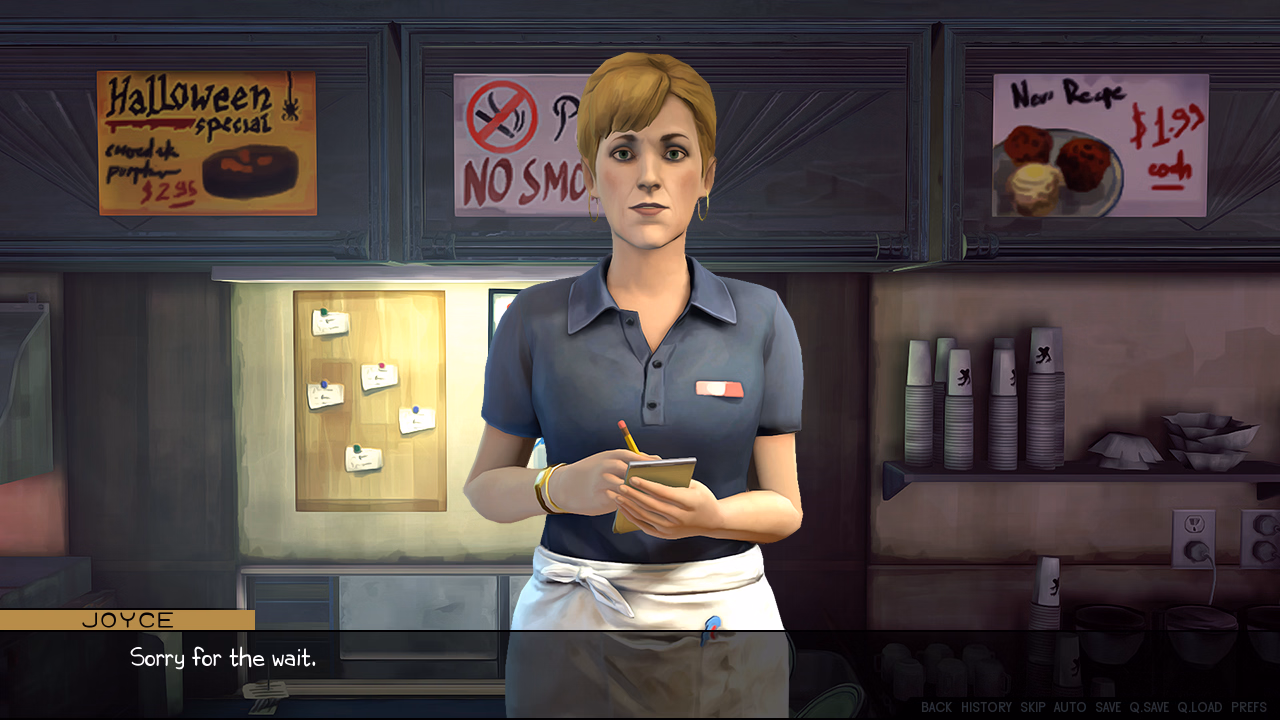This screenshot has height=720, width=1280.
Task: Click Q.LOAD to load the quick save
Action: (x=1200, y=707)
